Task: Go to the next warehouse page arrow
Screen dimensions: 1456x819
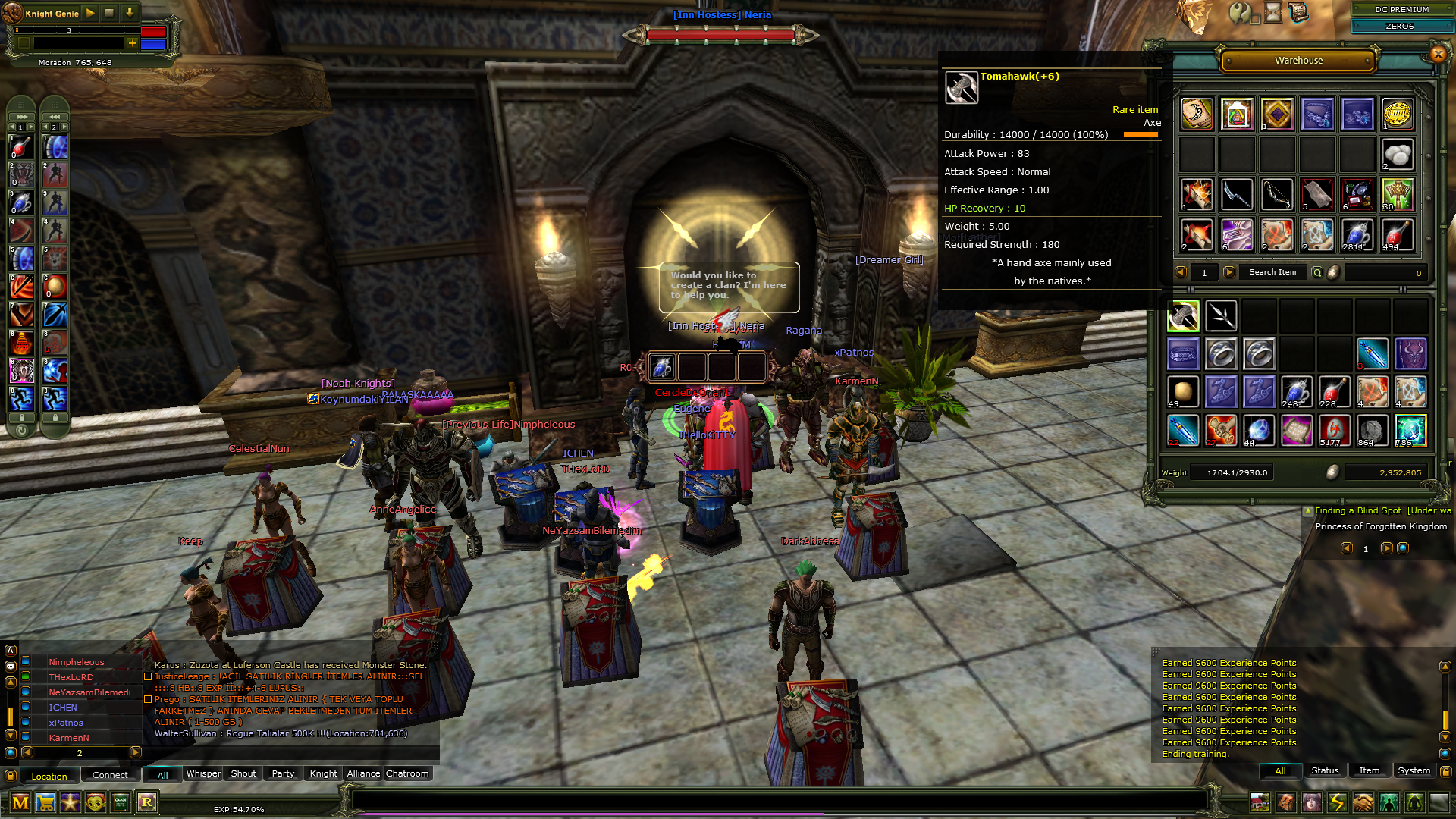Action: (1228, 271)
